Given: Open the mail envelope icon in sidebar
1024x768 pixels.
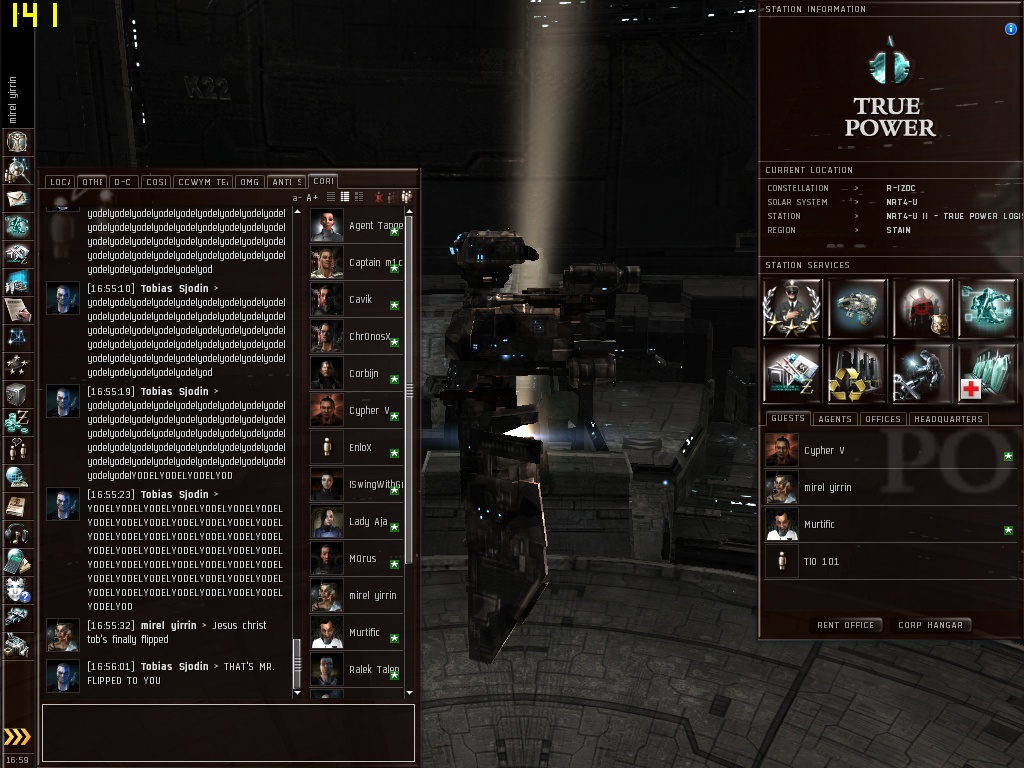Looking at the screenshot, I should pyautogui.click(x=17, y=198).
